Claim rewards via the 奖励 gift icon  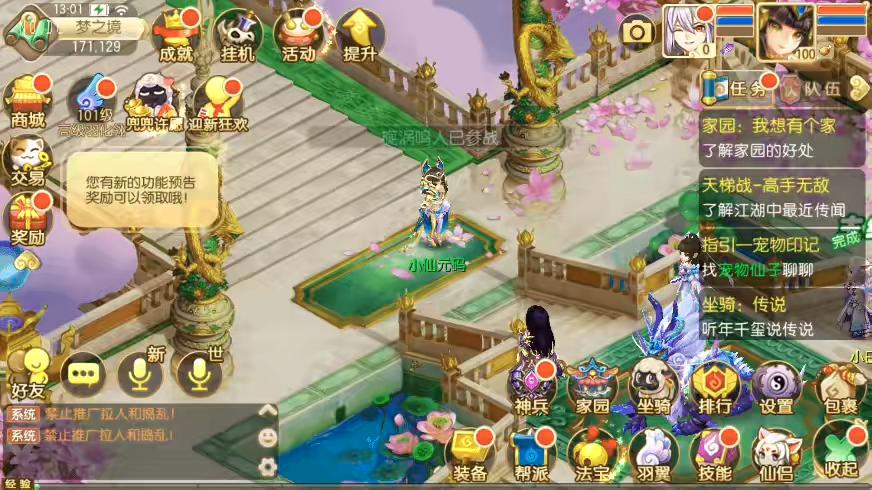coord(28,218)
